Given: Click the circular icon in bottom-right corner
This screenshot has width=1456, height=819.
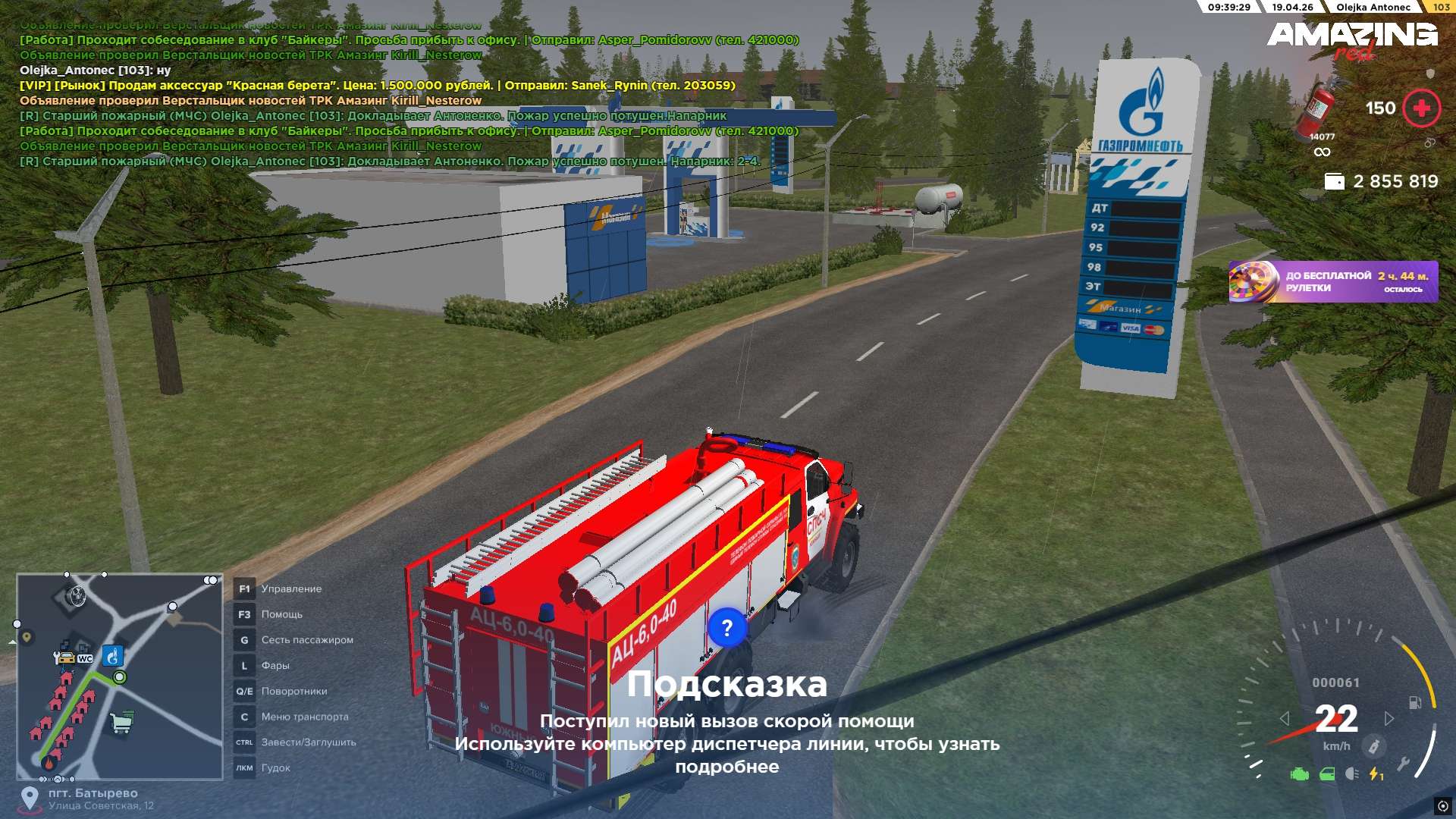Looking at the screenshot, I should [x=1442, y=805].
